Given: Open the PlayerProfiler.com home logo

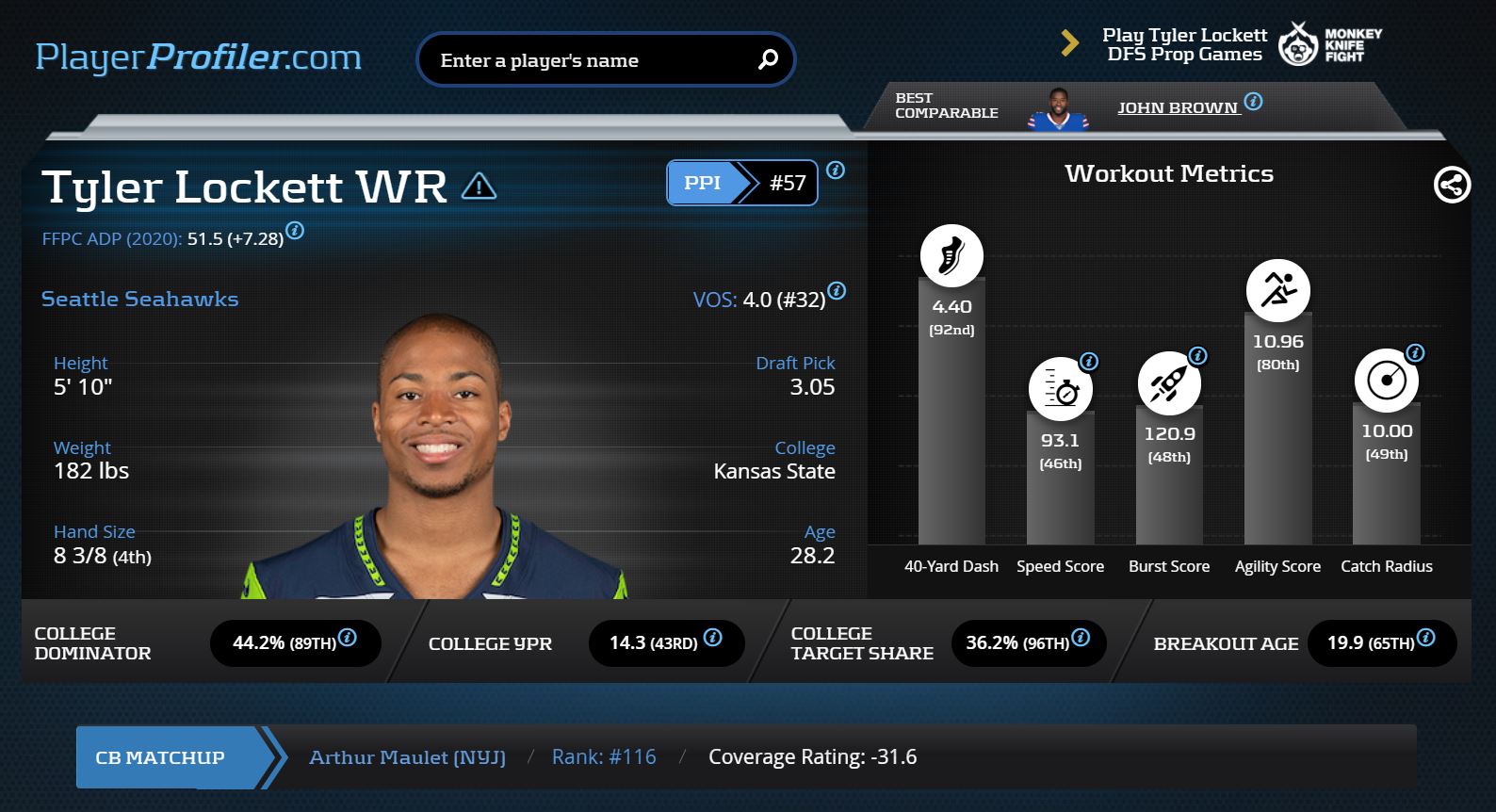Looking at the screenshot, I should [198, 57].
